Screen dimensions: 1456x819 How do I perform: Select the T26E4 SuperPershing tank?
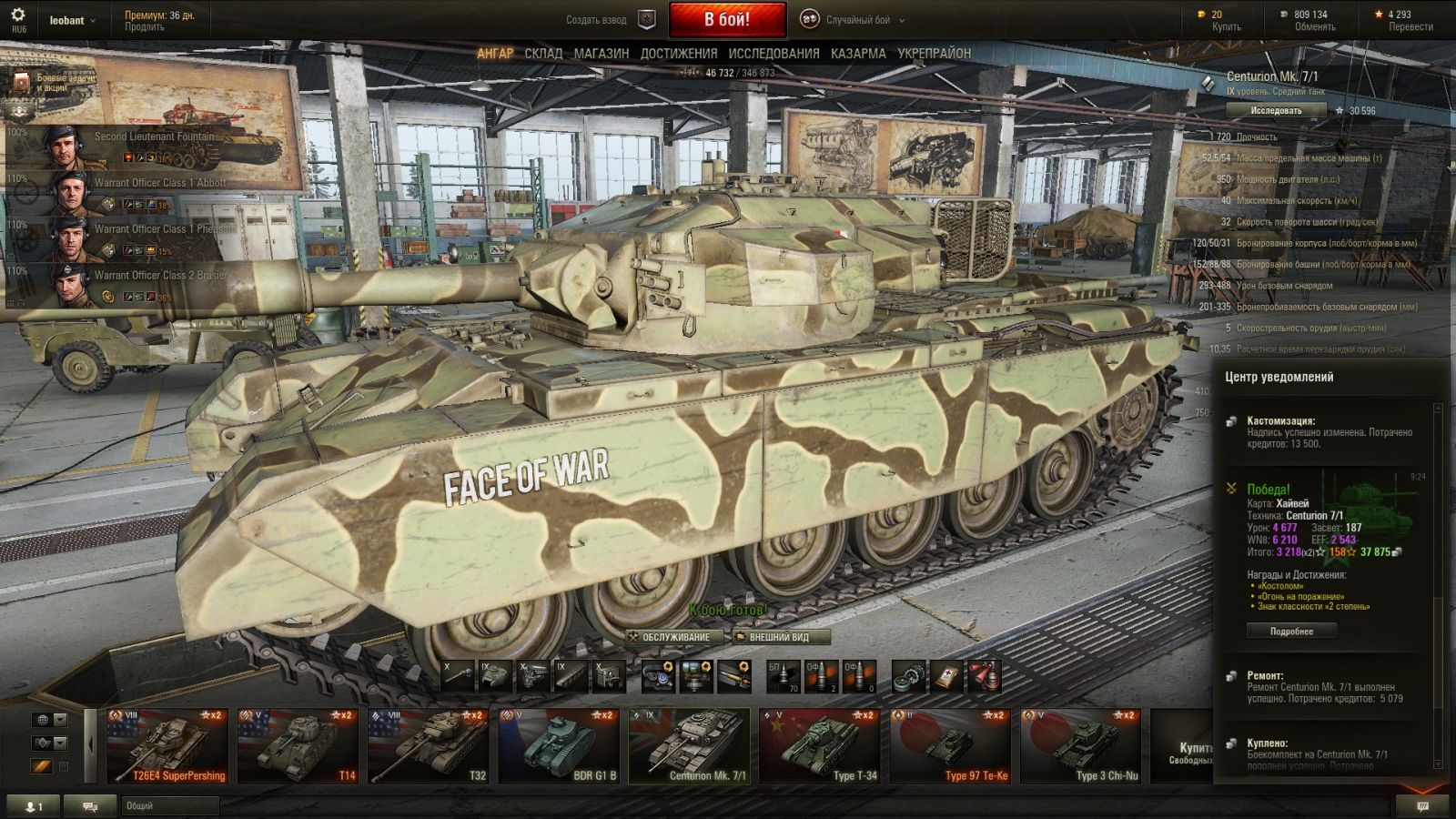[x=167, y=746]
